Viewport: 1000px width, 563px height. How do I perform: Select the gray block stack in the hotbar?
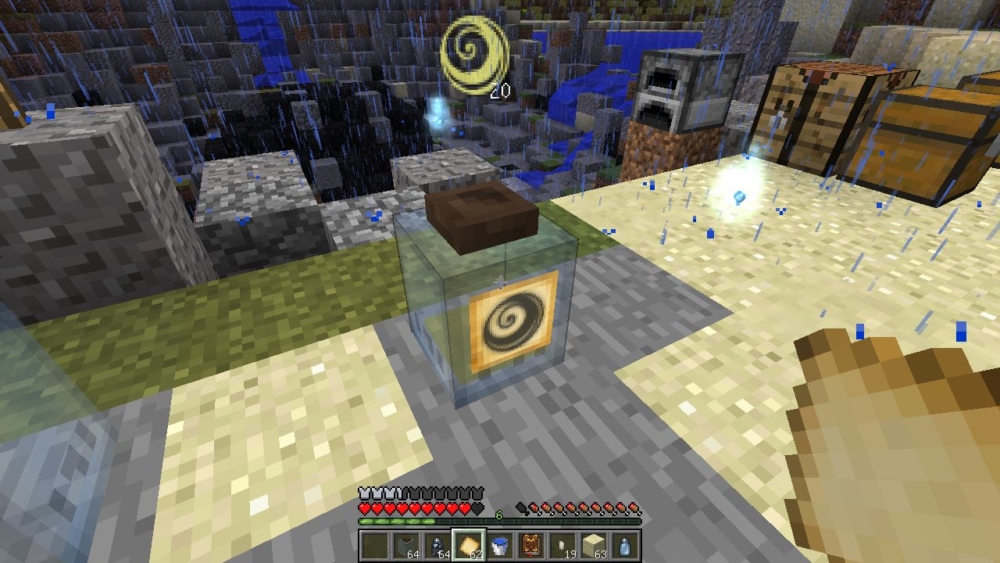pos(405,546)
